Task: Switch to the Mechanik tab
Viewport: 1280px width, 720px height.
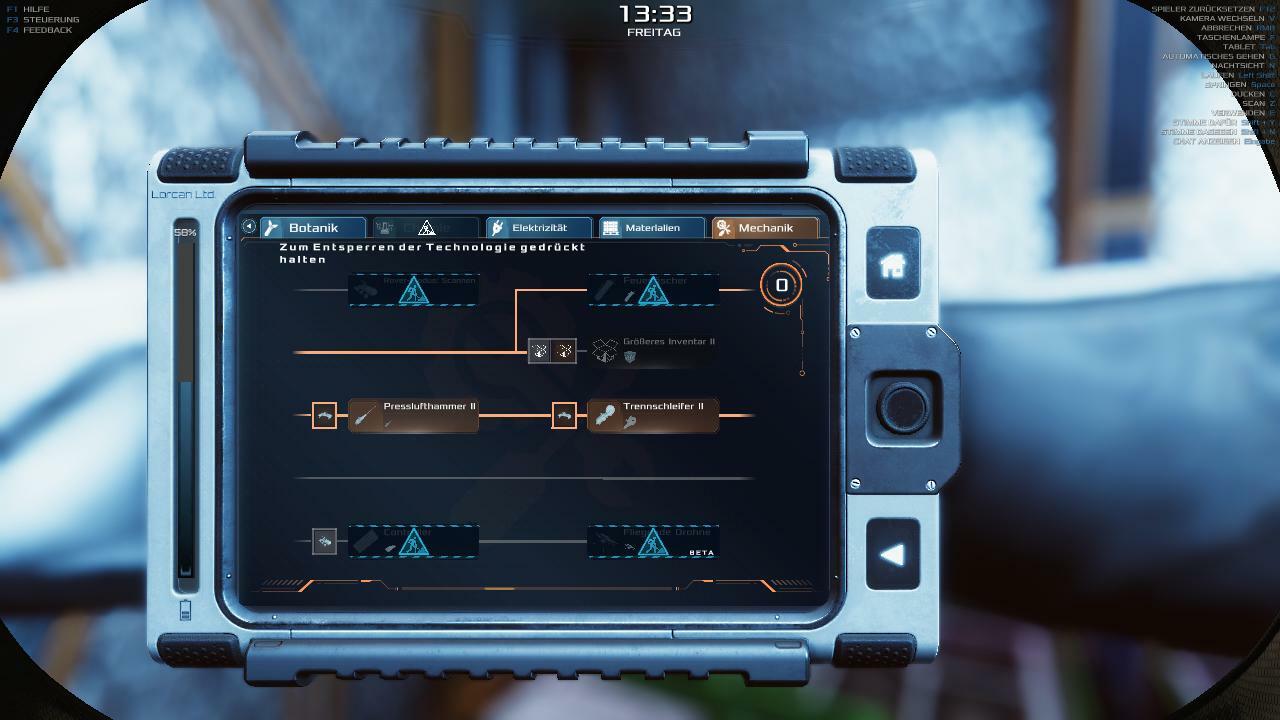Action: 764,228
